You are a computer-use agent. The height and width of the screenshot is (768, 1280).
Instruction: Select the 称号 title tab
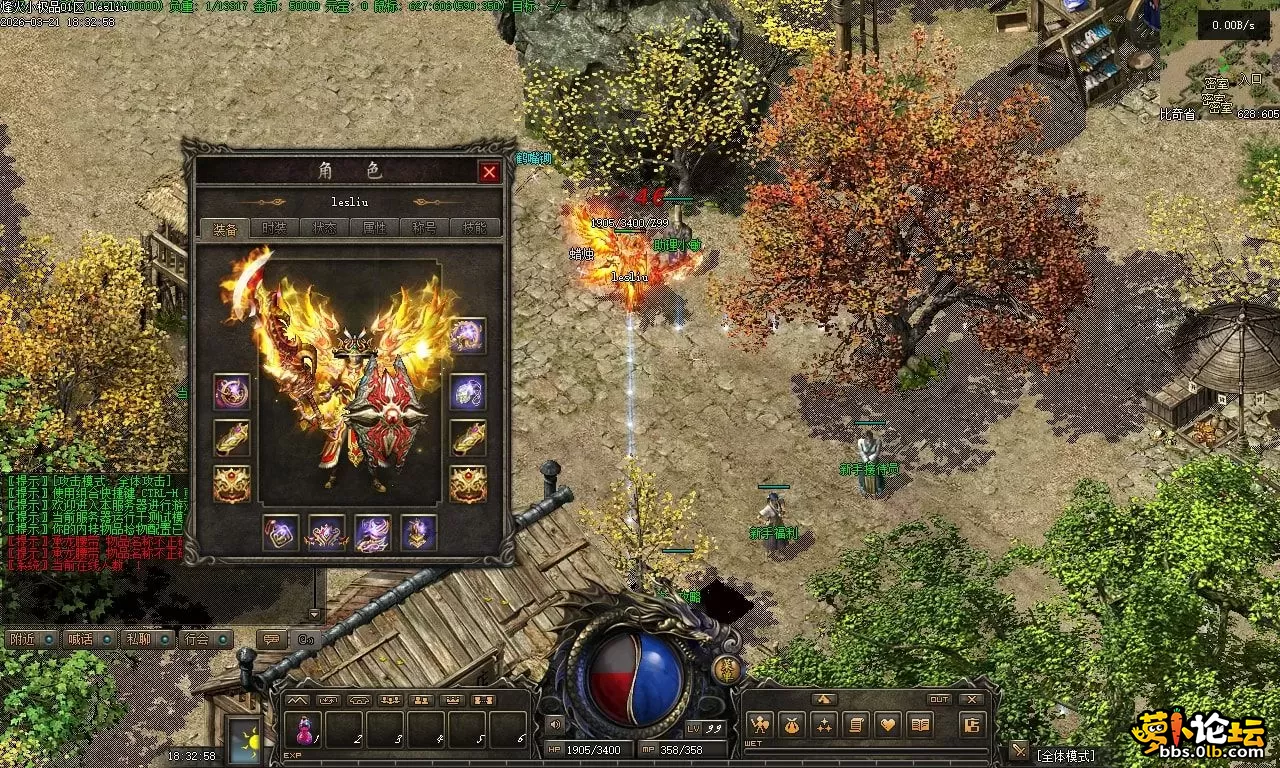click(424, 228)
